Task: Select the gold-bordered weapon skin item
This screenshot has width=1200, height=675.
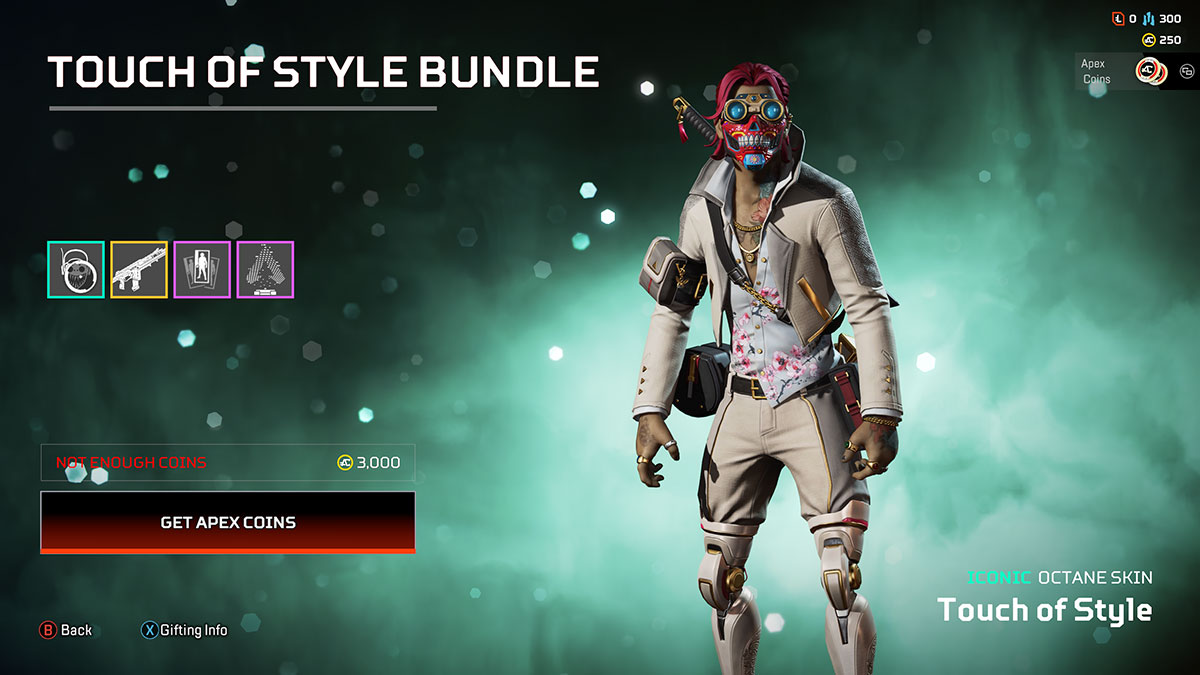Action: click(139, 270)
